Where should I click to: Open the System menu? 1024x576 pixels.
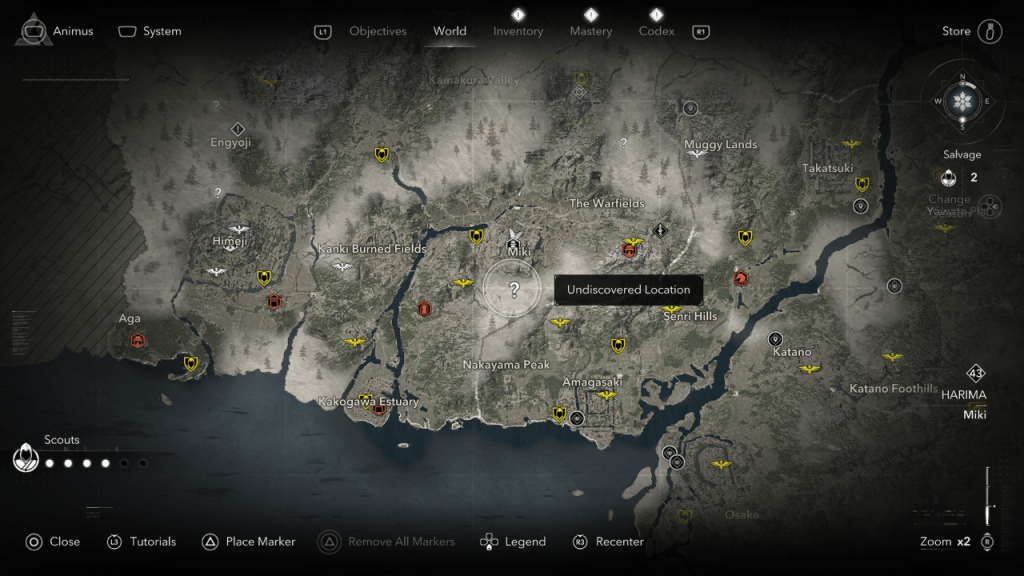point(150,31)
